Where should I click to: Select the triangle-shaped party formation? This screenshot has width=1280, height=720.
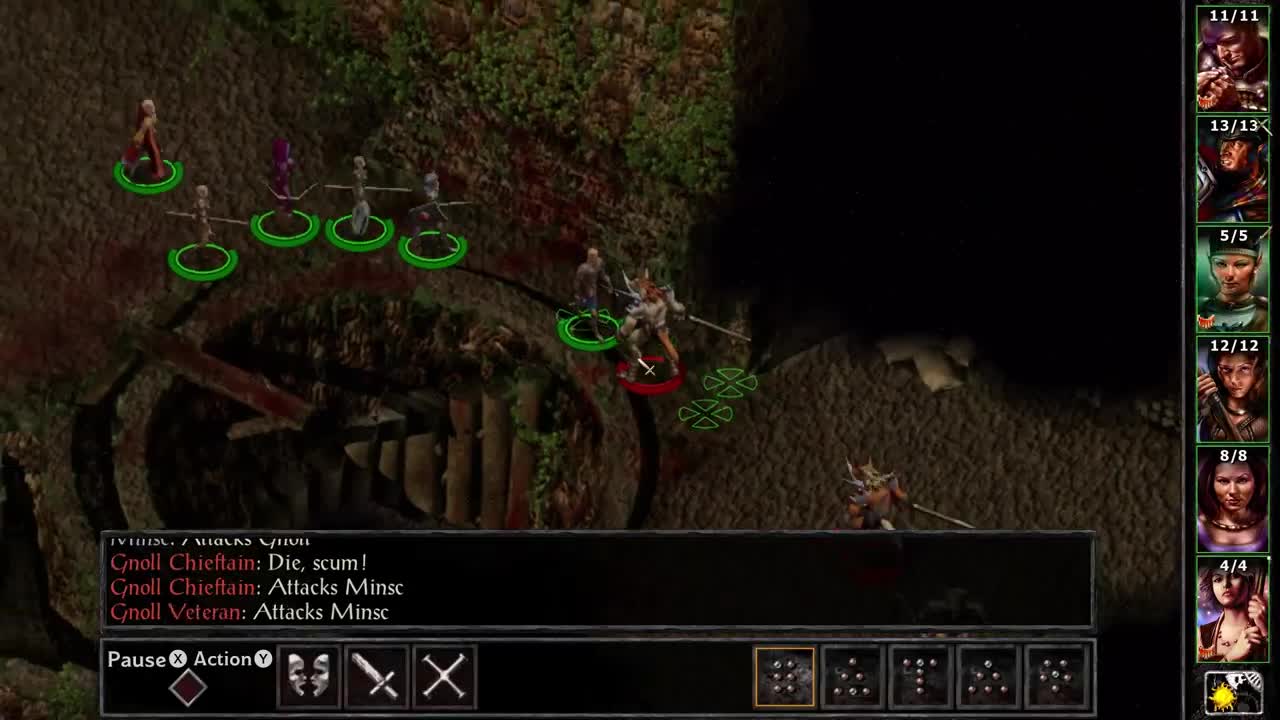(x=852, y=677)
